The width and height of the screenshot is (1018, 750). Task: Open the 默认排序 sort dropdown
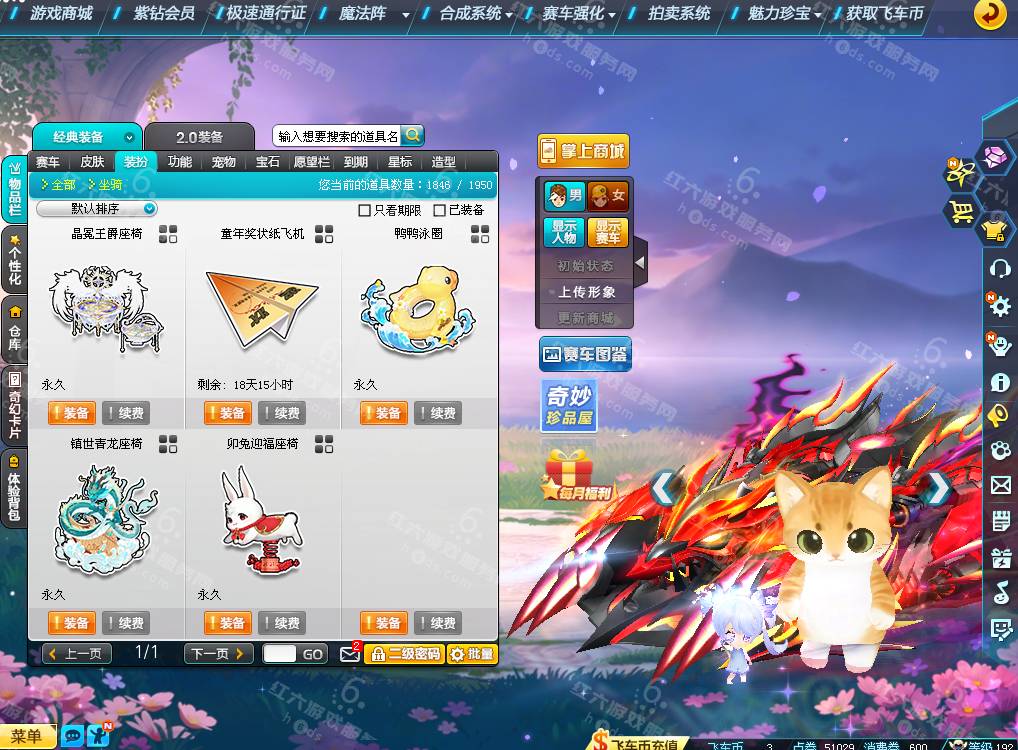click(97, 209)
